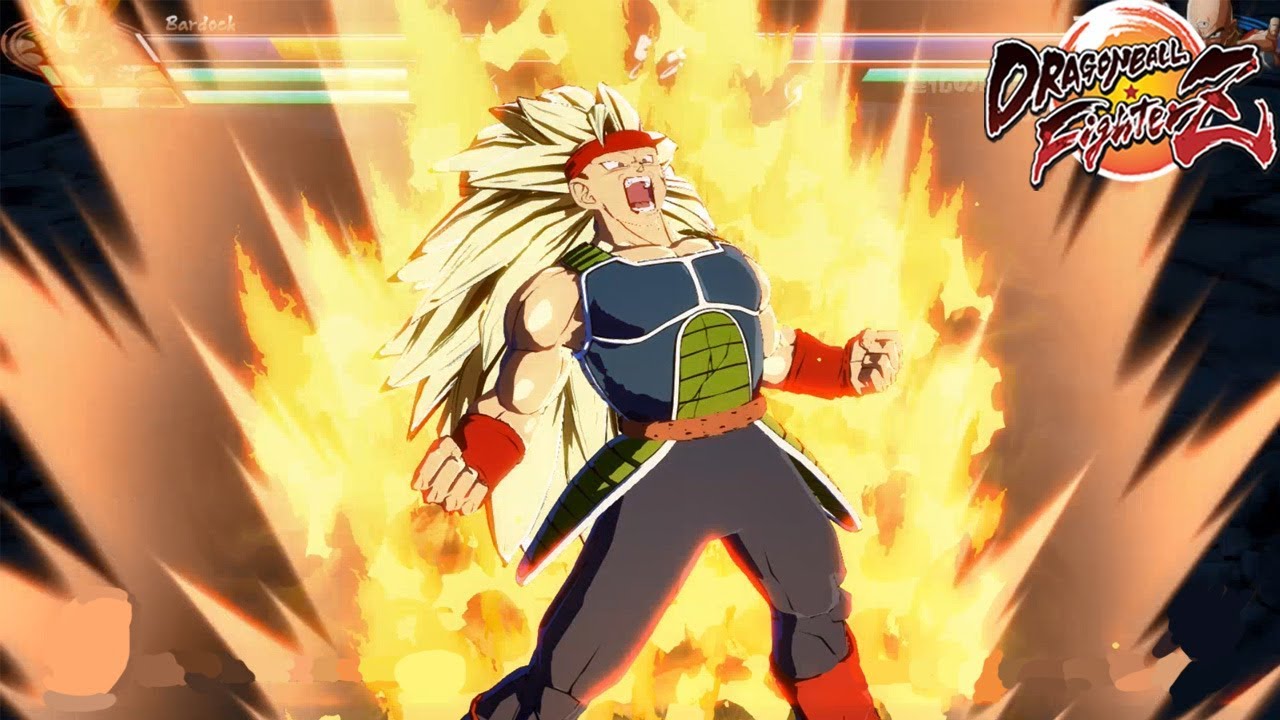Click the slanted white gauge divider
Viewport: 1280px width, 720px height.
tap(145, 45)
